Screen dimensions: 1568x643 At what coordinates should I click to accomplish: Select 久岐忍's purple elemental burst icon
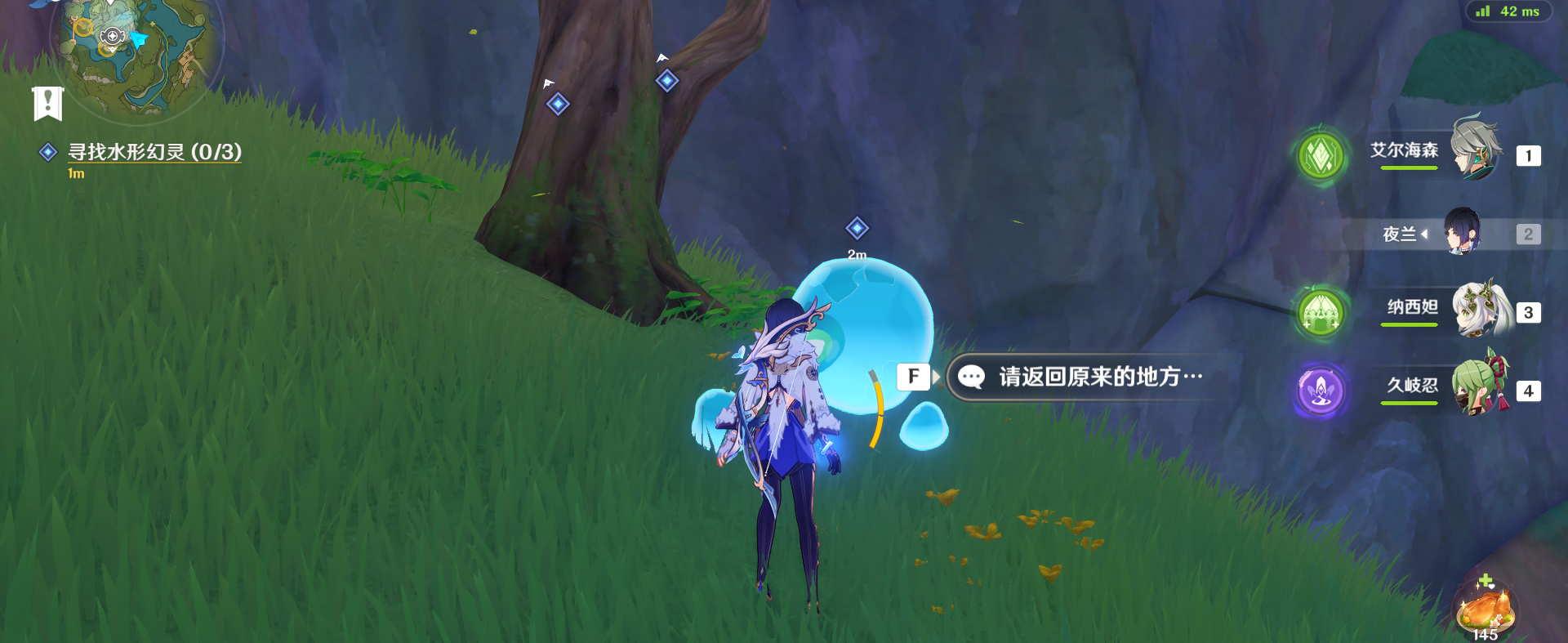1321,391
